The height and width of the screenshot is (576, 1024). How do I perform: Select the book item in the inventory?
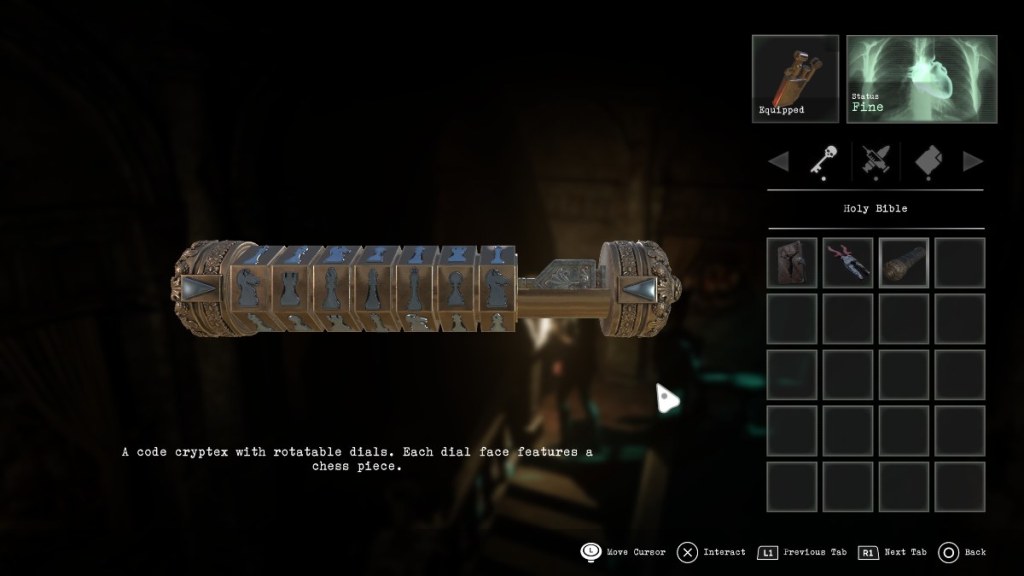(x=792, y=262)
